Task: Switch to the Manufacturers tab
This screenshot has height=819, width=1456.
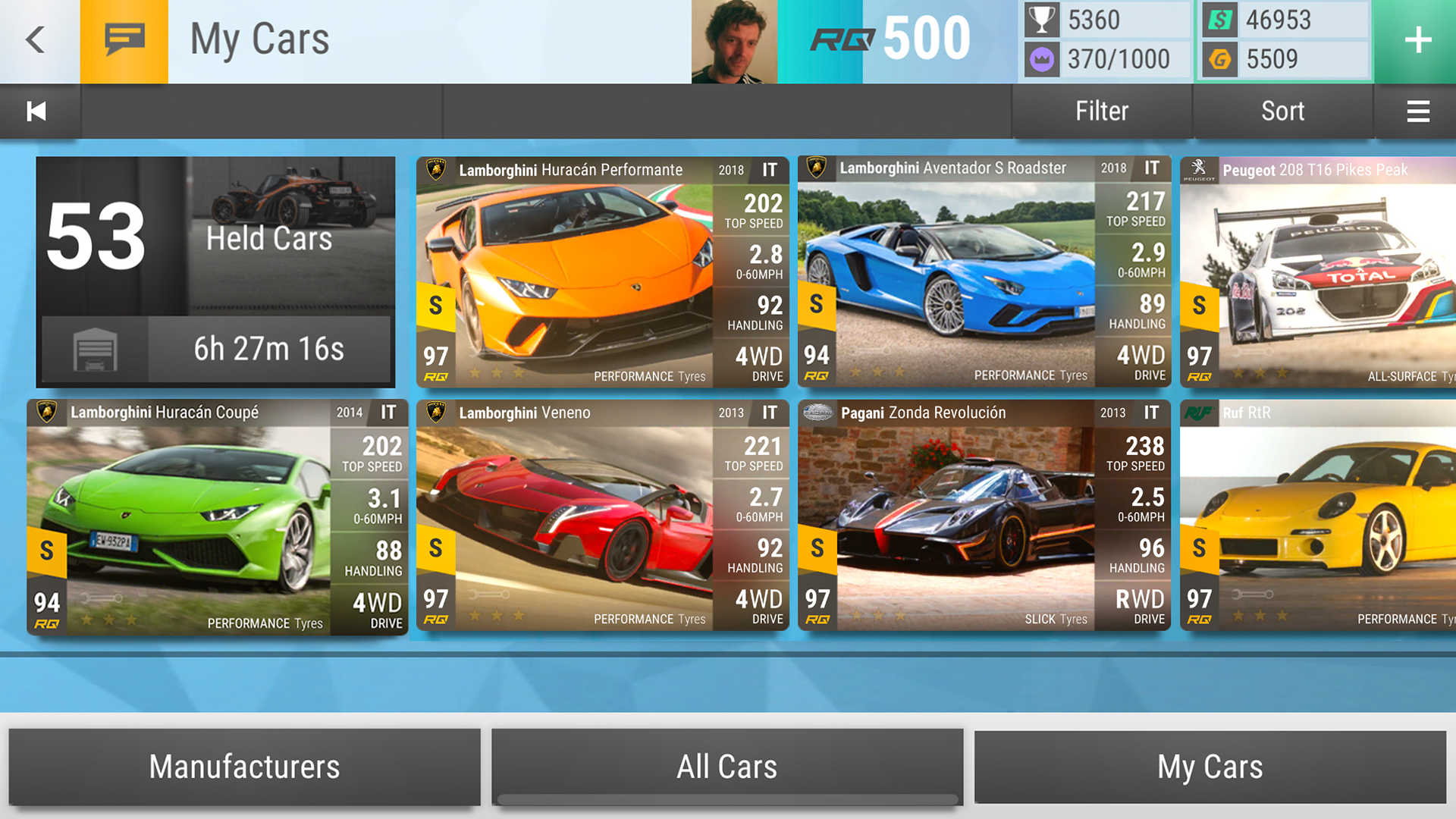Action: click(244, 767)
